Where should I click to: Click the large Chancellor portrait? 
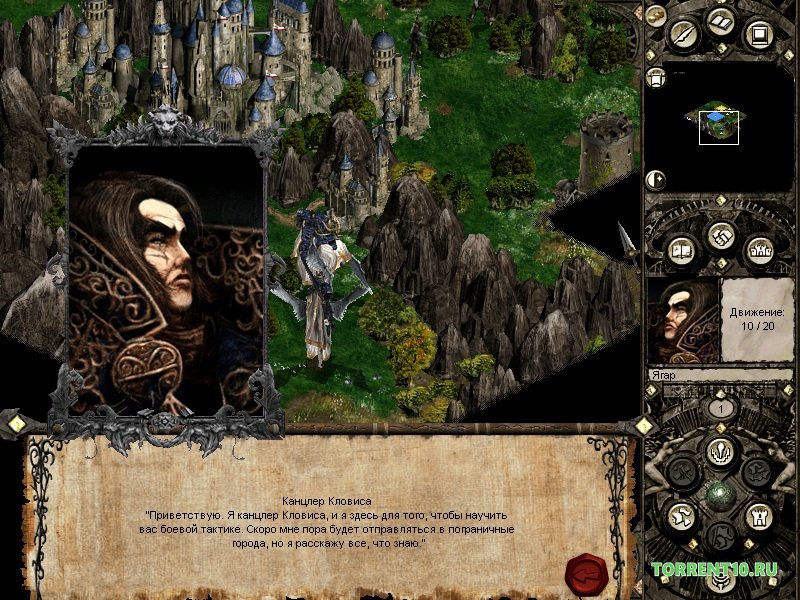coord(166,278)
